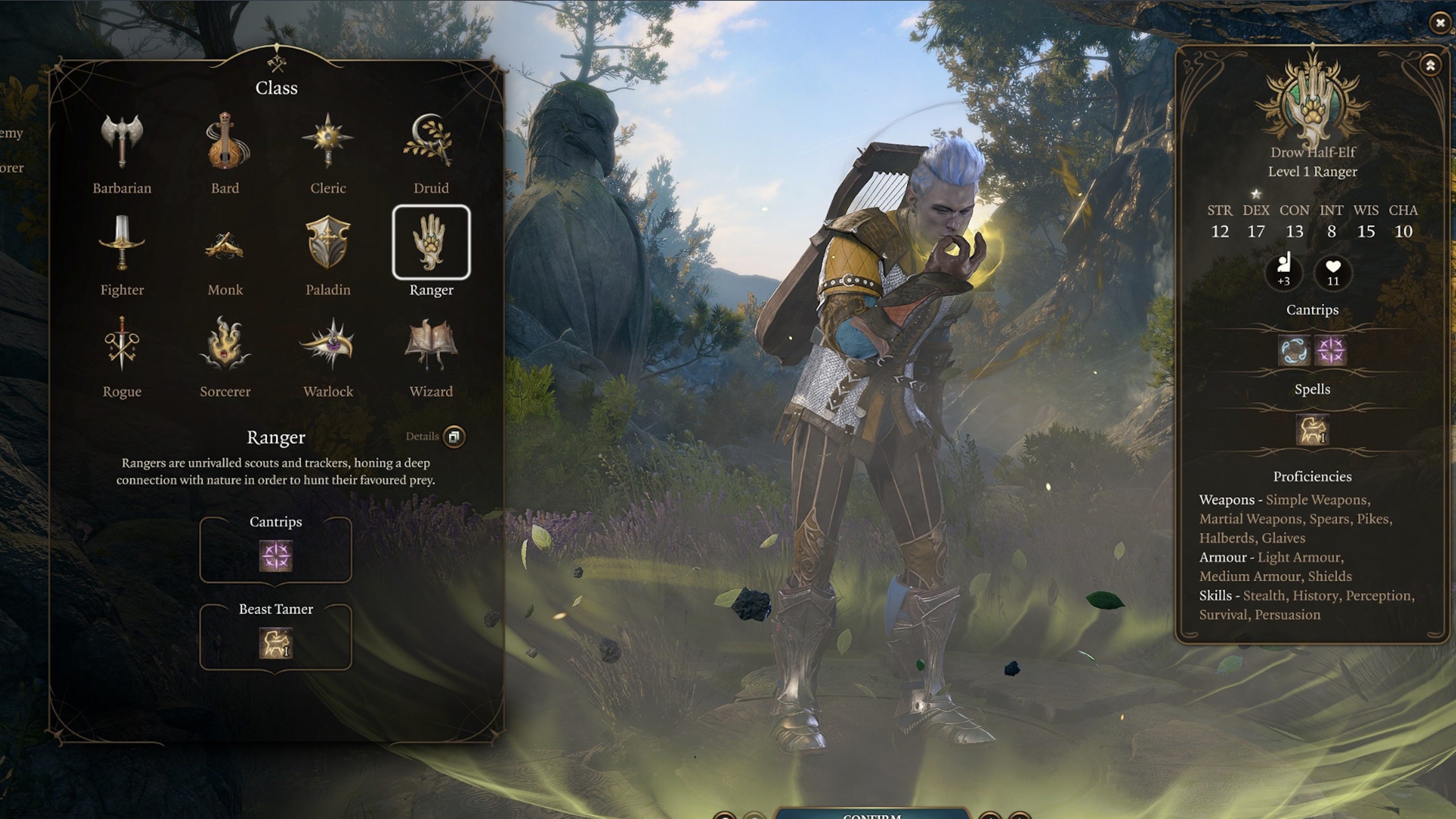1456x819 pixels.
Task: Inspect the spell icon under Spells
Action: tap(1312, 429)
